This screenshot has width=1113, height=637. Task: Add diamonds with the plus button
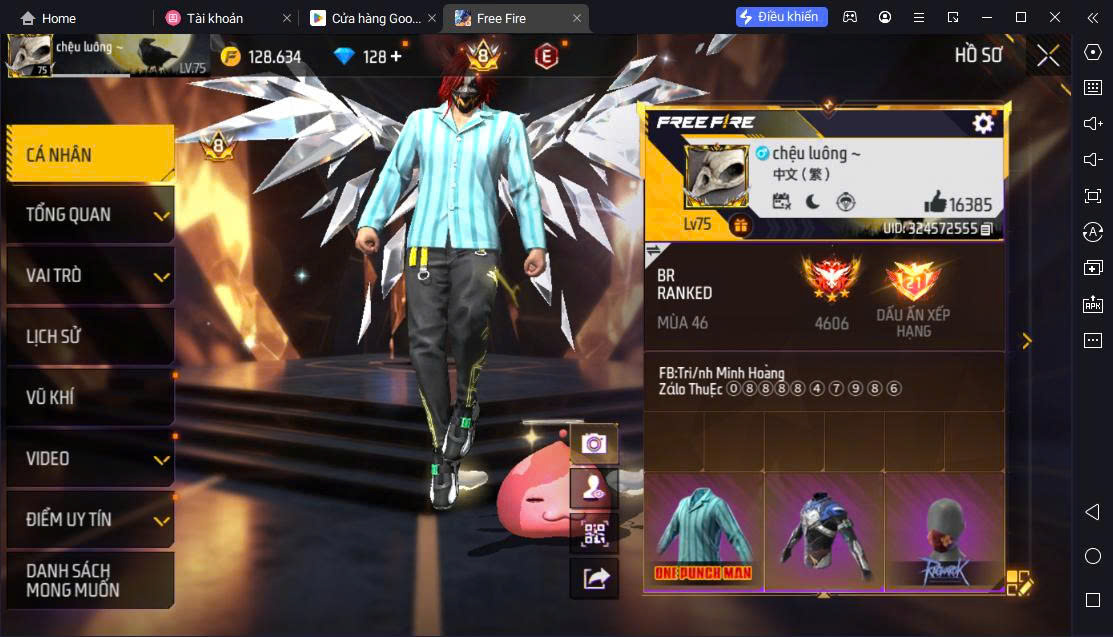click(396, 56)
